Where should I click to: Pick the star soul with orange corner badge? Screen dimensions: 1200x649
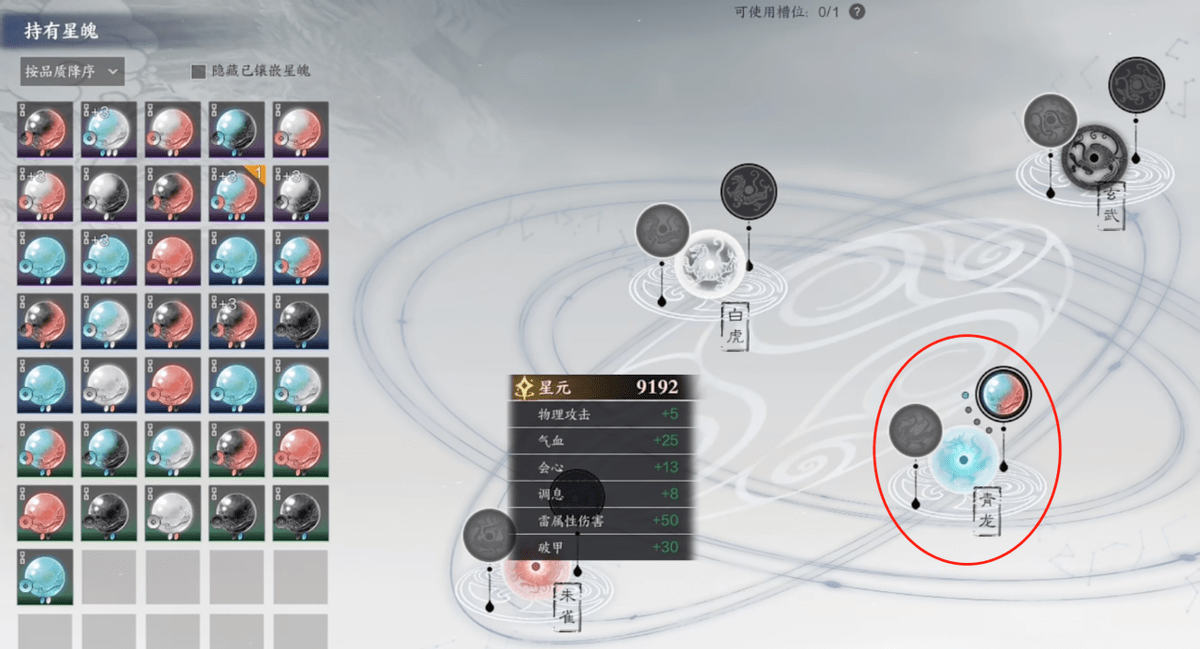[x=237, y=193]
